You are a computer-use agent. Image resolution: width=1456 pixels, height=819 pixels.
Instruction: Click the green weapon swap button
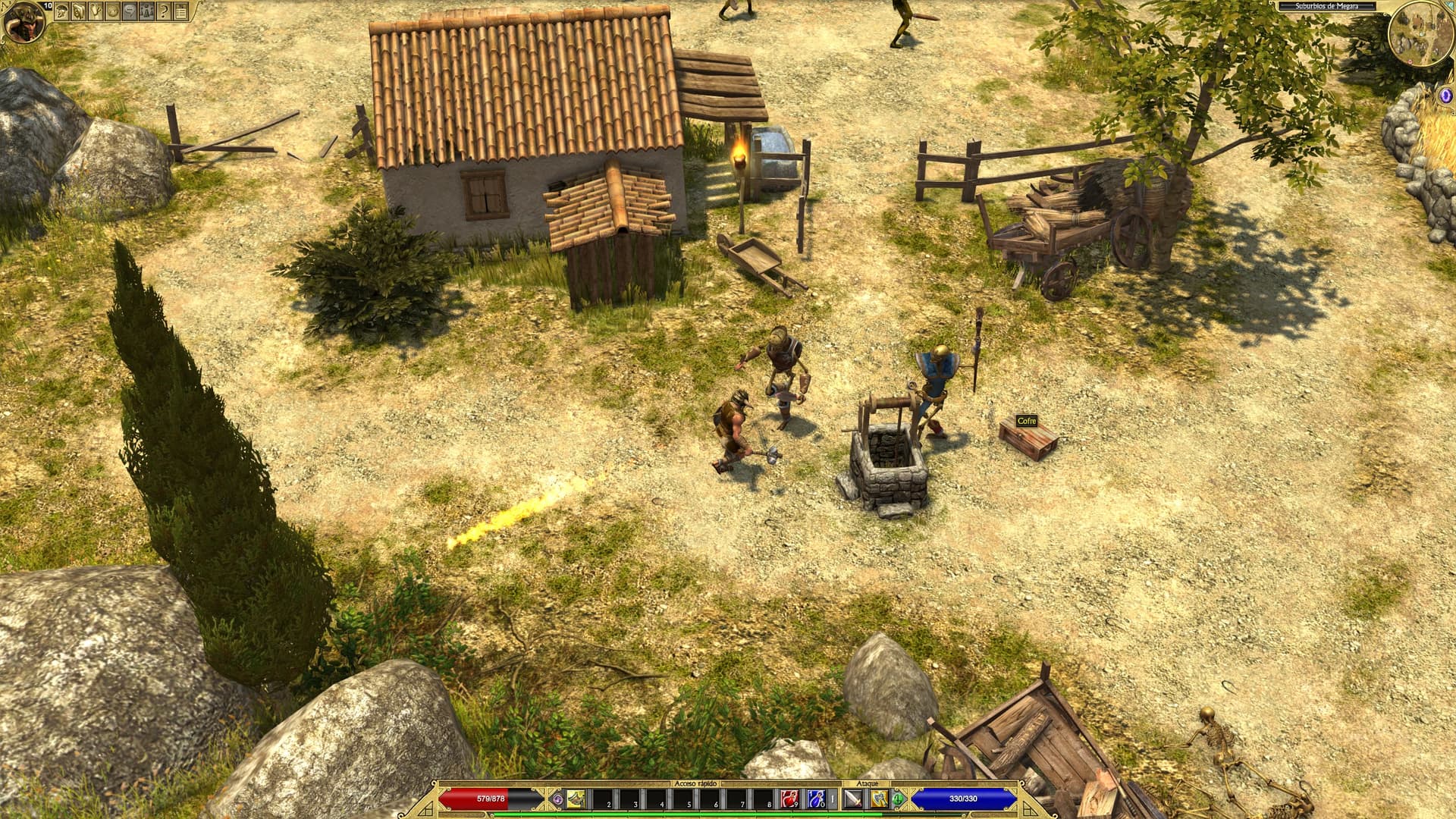pos(899,798)
